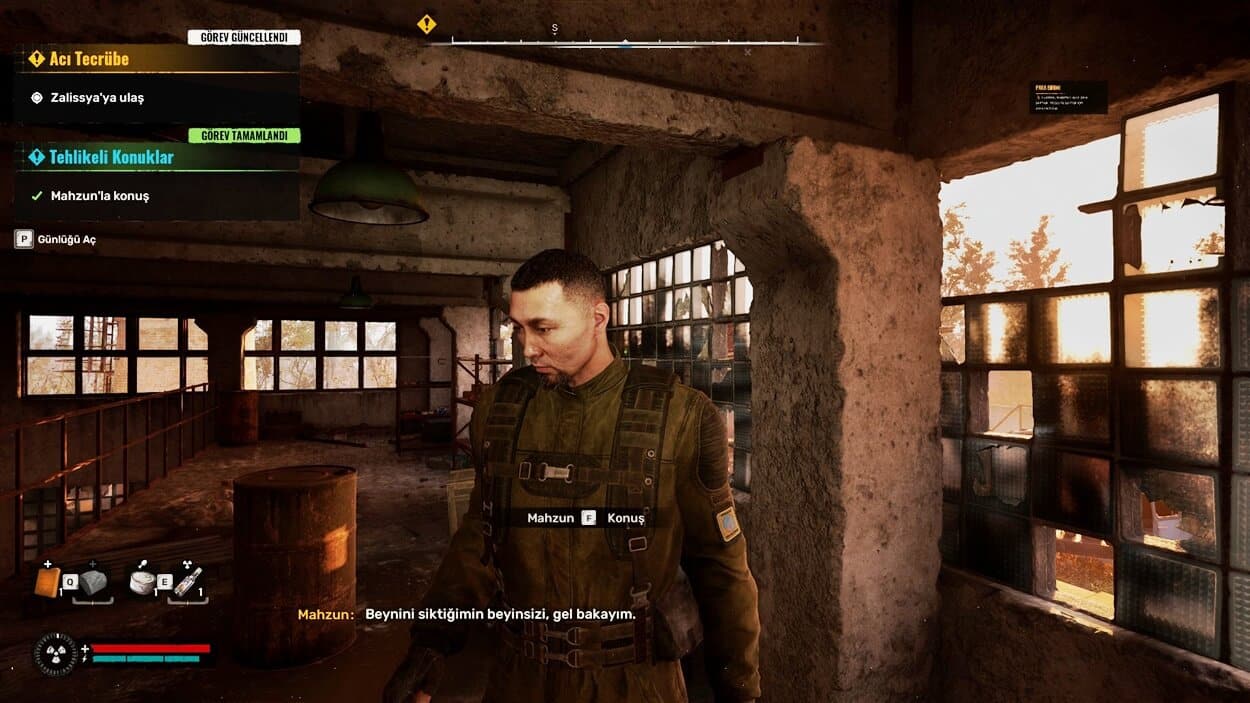Click the Zalissya'ya ulaş objective

97,98
